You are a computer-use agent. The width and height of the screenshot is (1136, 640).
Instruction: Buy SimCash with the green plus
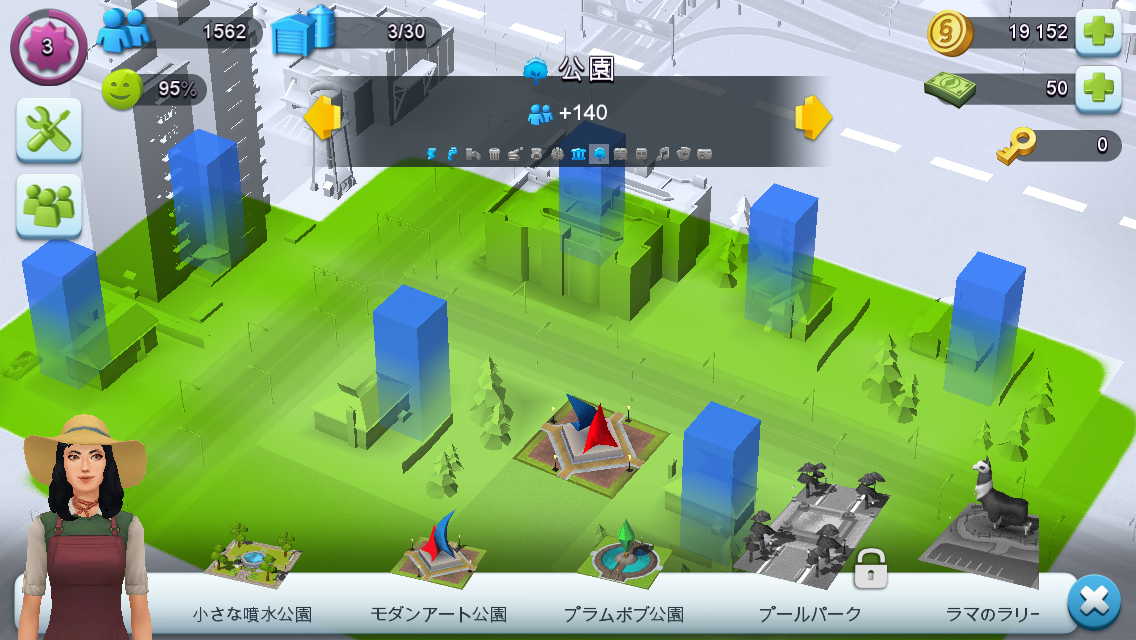click(1098, 88)
